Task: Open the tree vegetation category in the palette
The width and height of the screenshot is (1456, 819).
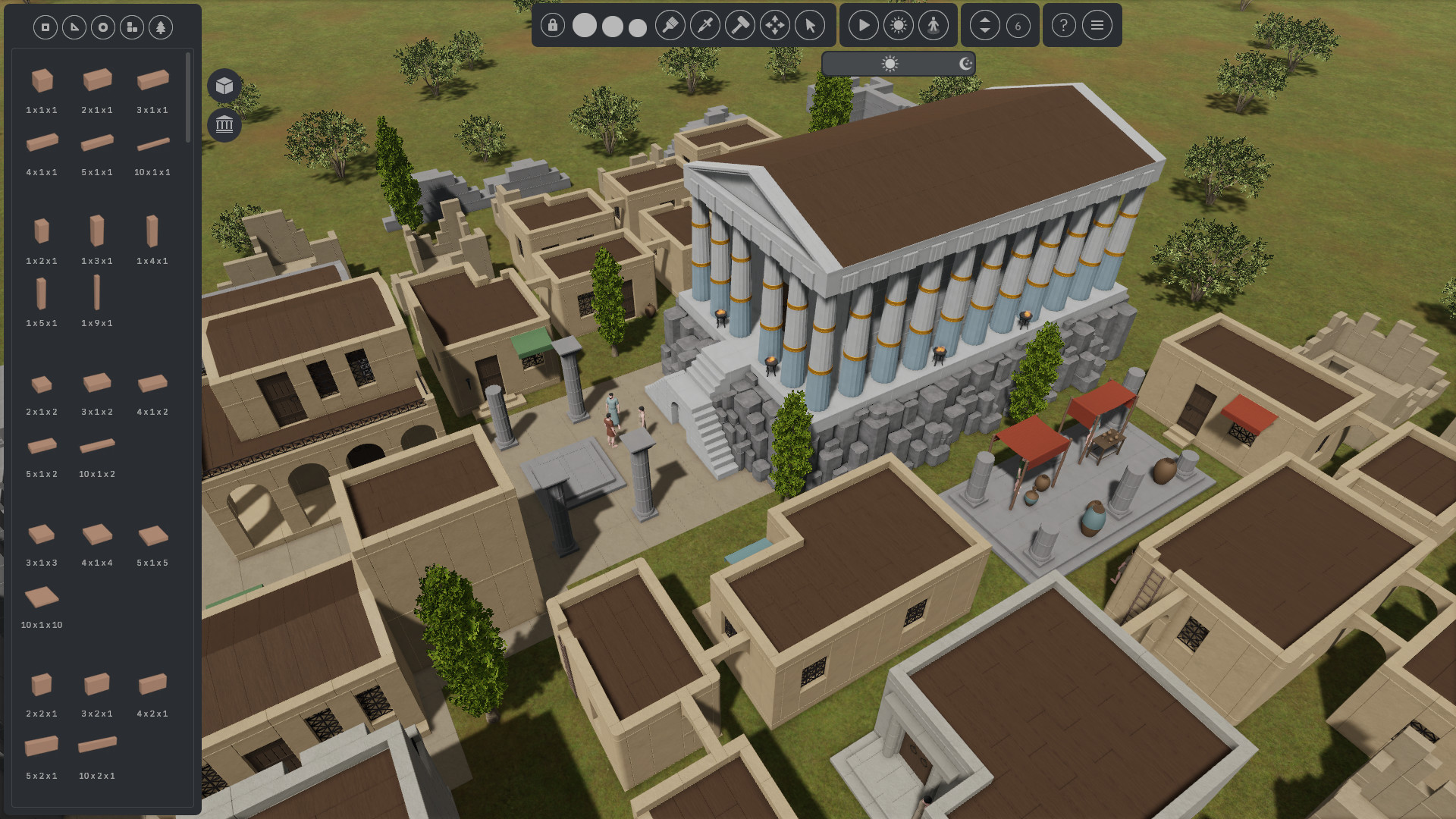Action: (x=160, y=27)
